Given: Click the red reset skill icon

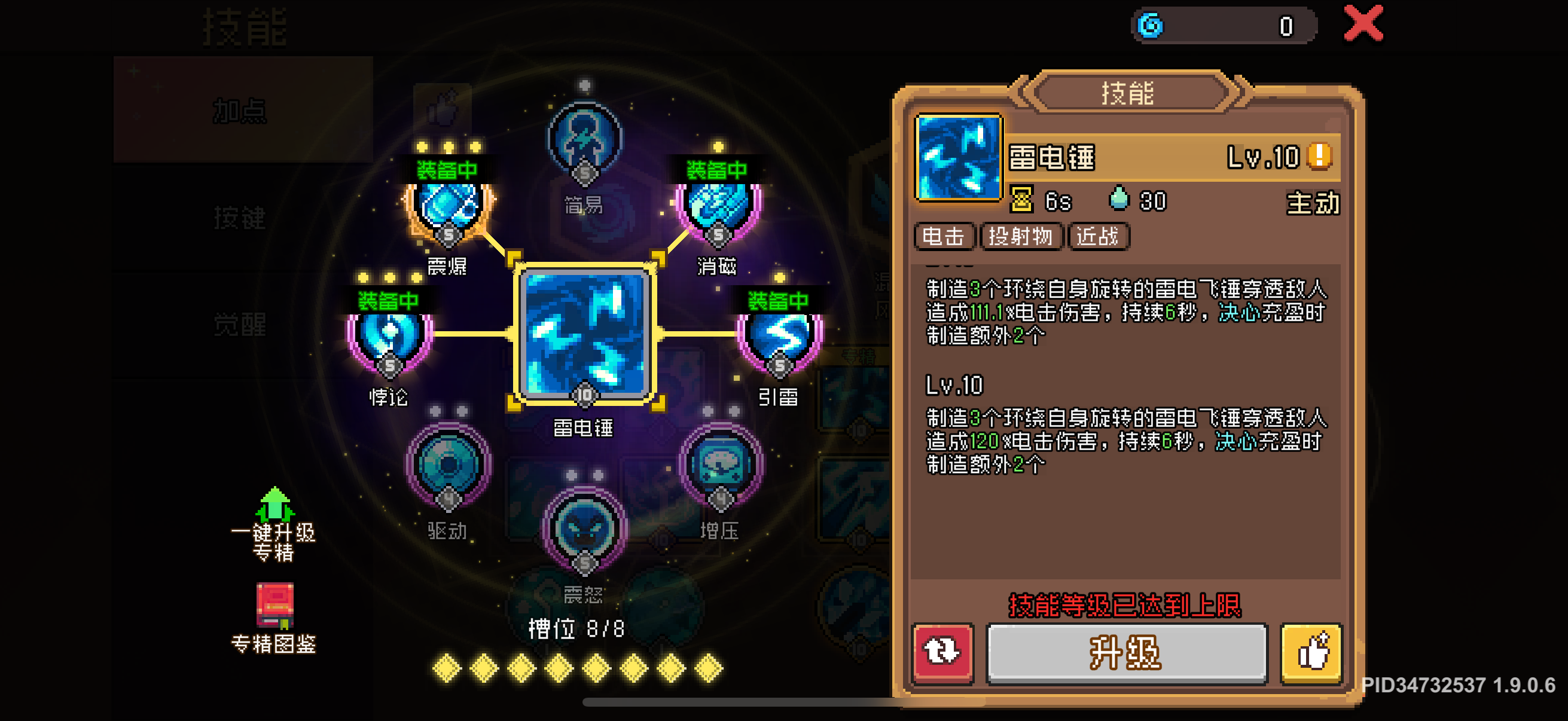Looking at the screenshot, I should point(942,653).
